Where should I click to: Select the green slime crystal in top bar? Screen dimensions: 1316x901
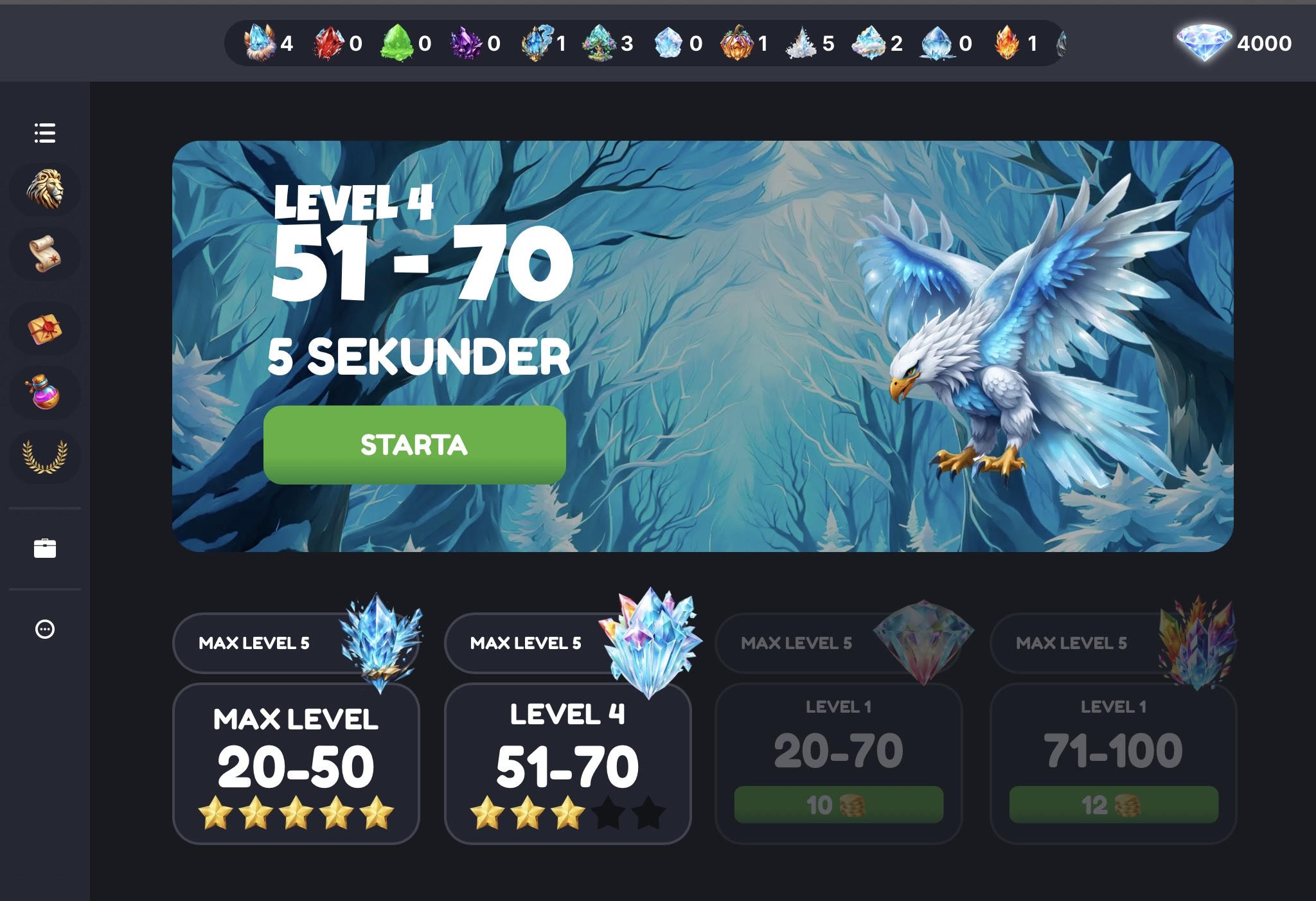pyautogui.click(x=396, y=43)
